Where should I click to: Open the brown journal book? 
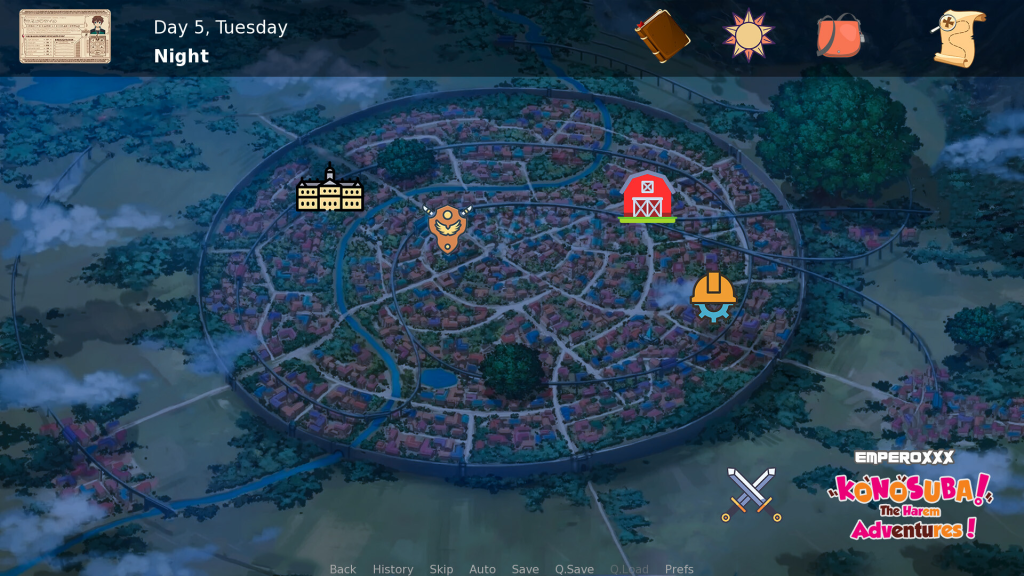[x=662, y=37]
